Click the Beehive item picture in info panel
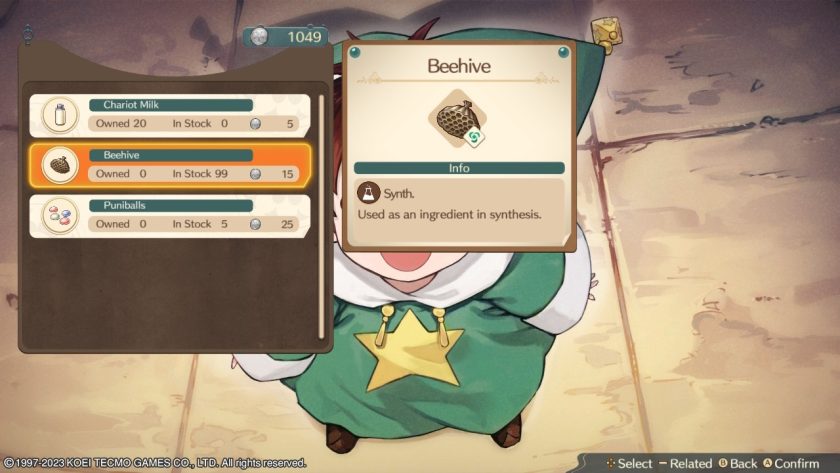The image size is (840, 473). (457, 119)
